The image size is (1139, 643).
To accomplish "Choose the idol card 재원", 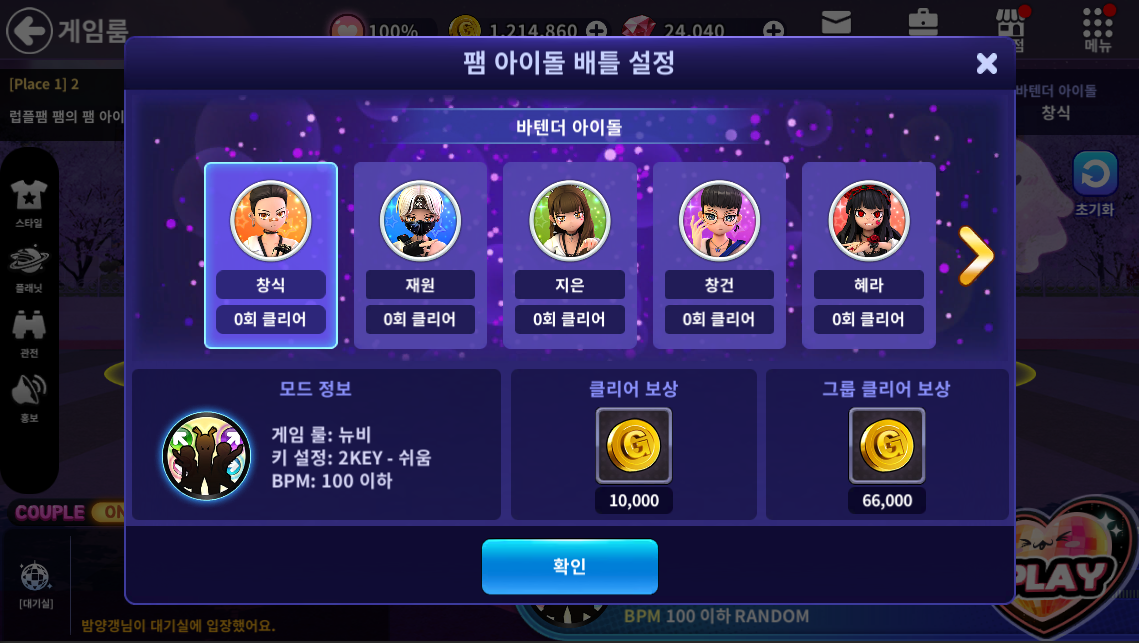I will click(420, 255).
